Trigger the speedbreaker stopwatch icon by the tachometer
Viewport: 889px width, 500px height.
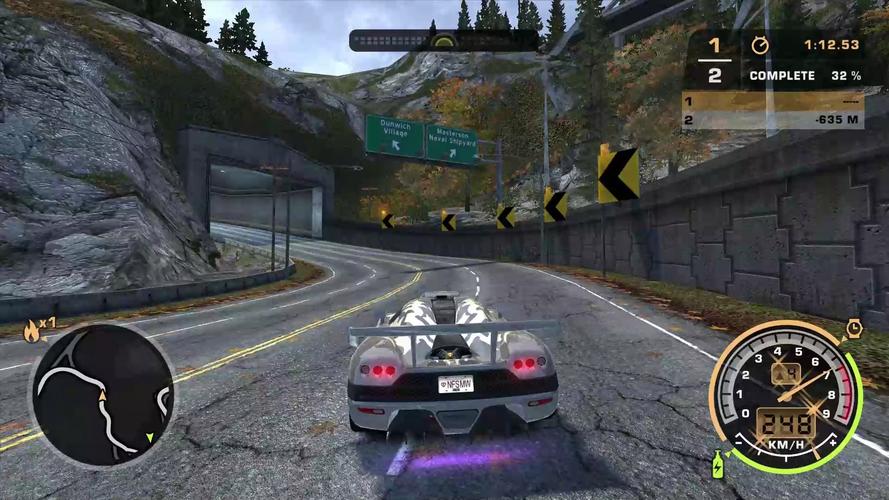(853, 328)
